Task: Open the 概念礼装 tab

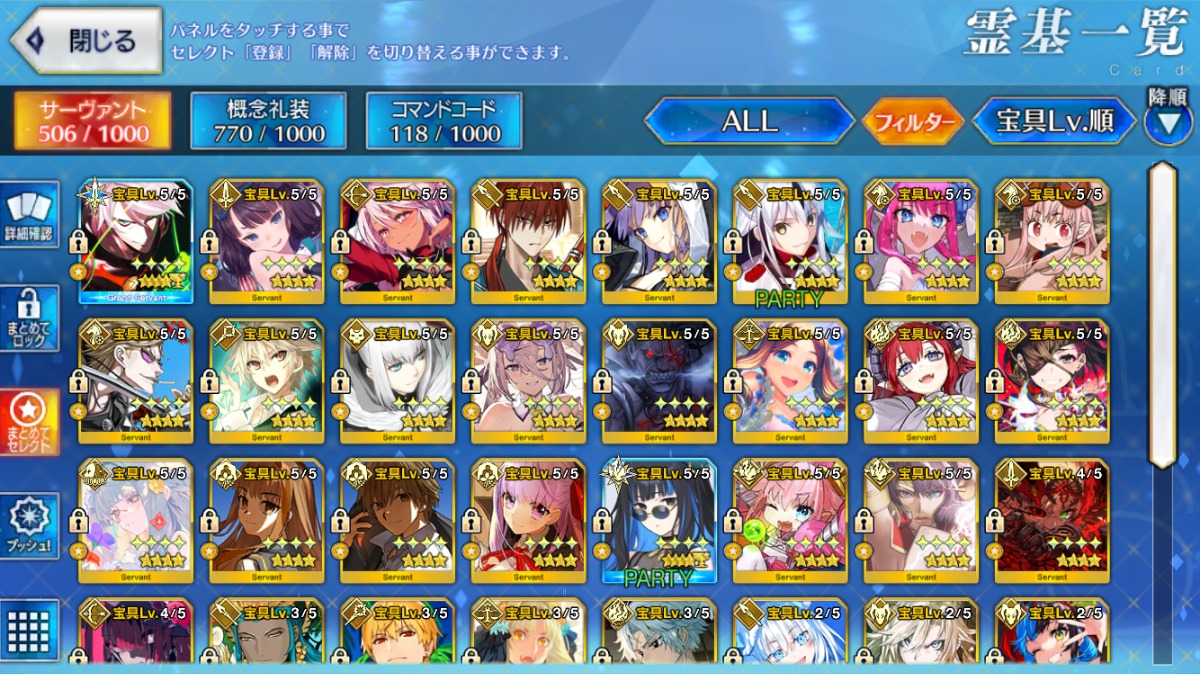Action: click(268, 121)
